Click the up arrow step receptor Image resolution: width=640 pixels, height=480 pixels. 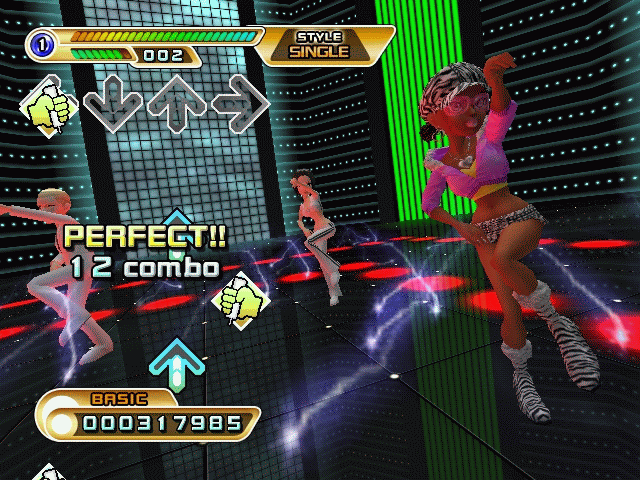tap(176, 103)
